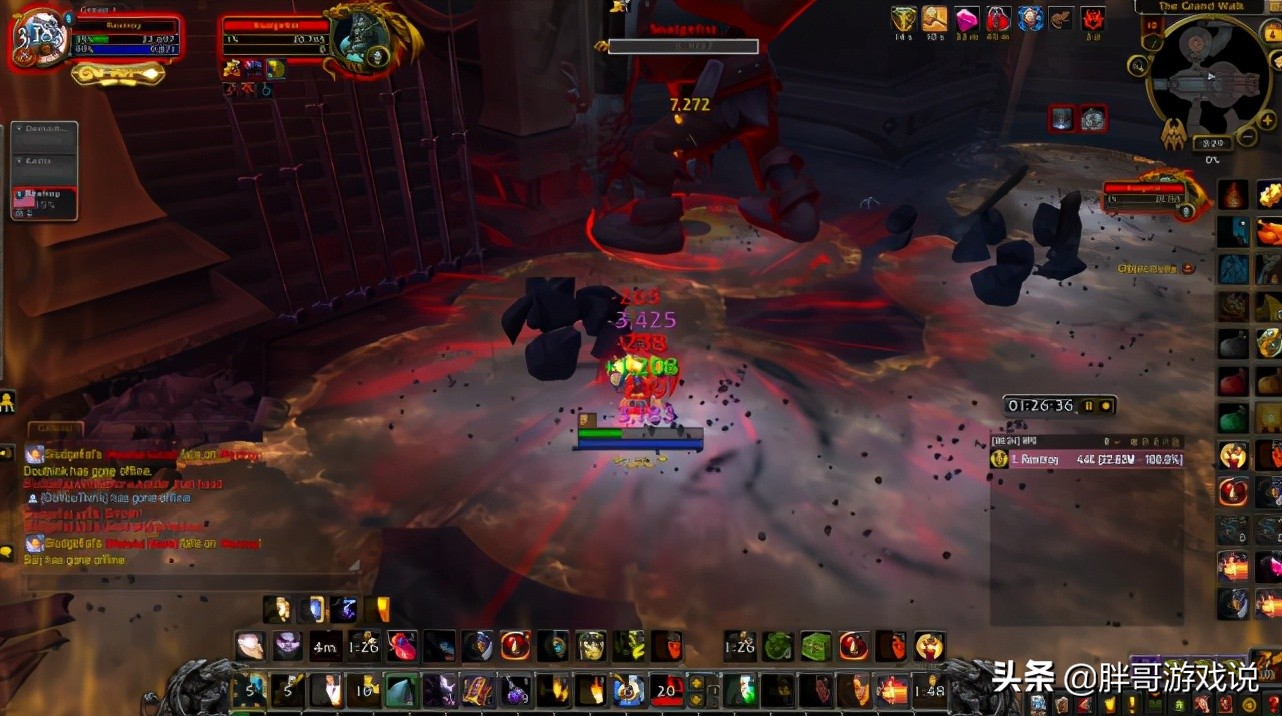Pause the stopwatch timer
The image size is (1282, 716).
click(x=1090, y=406)
